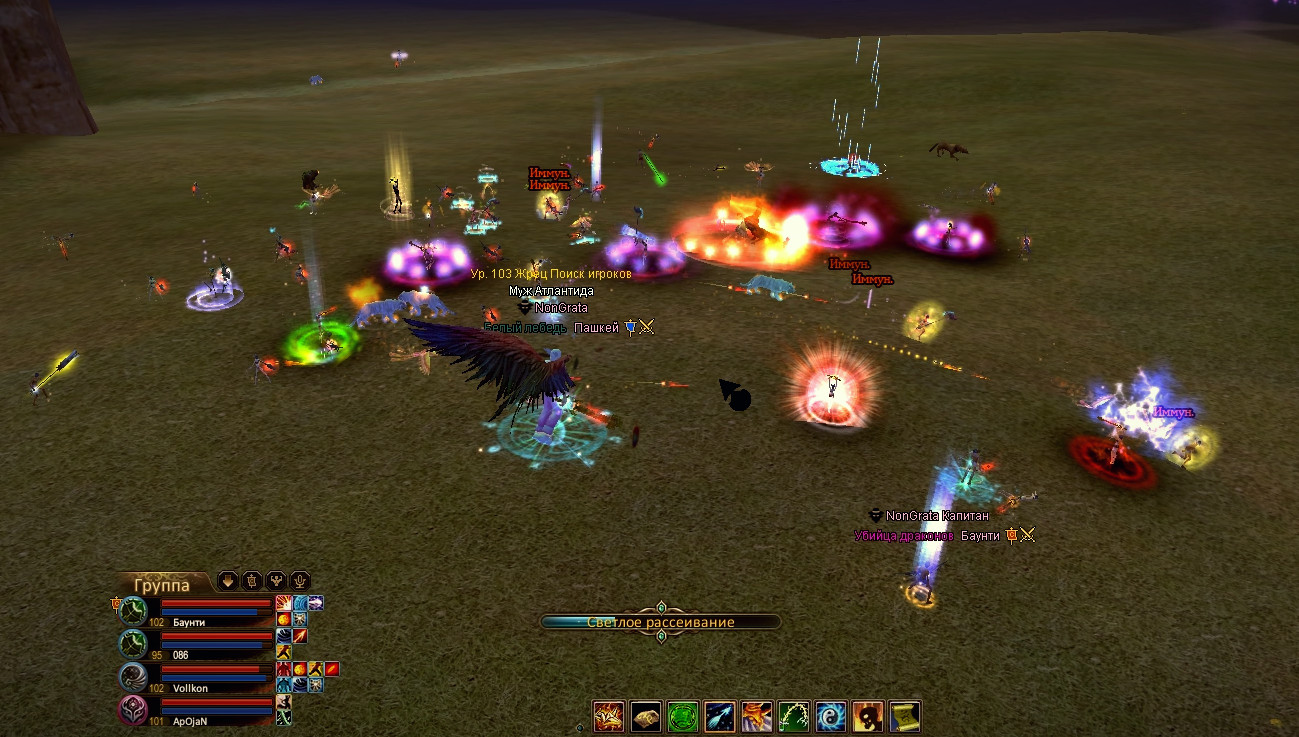Use the stone rune item slot
This screenshot has width=1299, height=737.
coord(646,716)
